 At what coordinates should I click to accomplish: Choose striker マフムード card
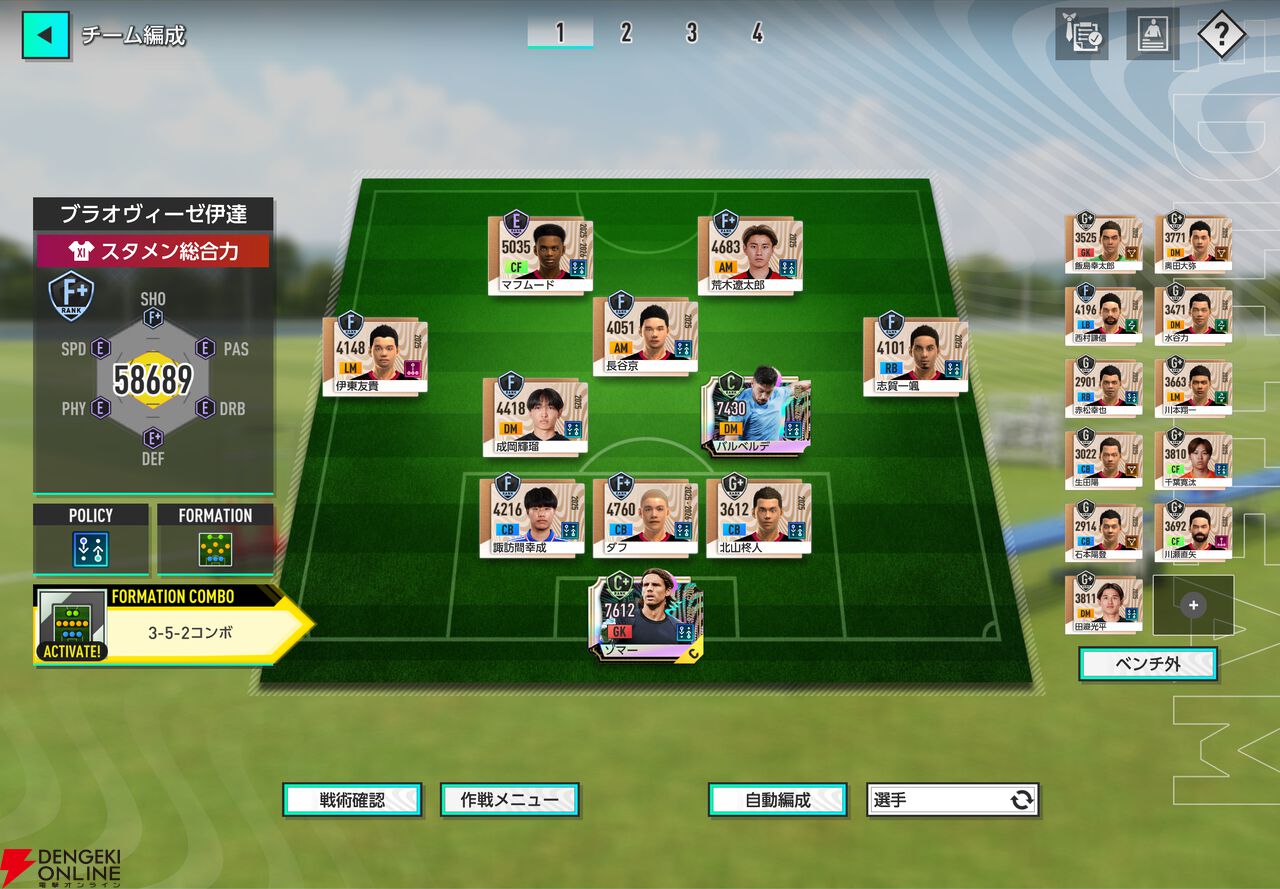(x=541, y=255)
